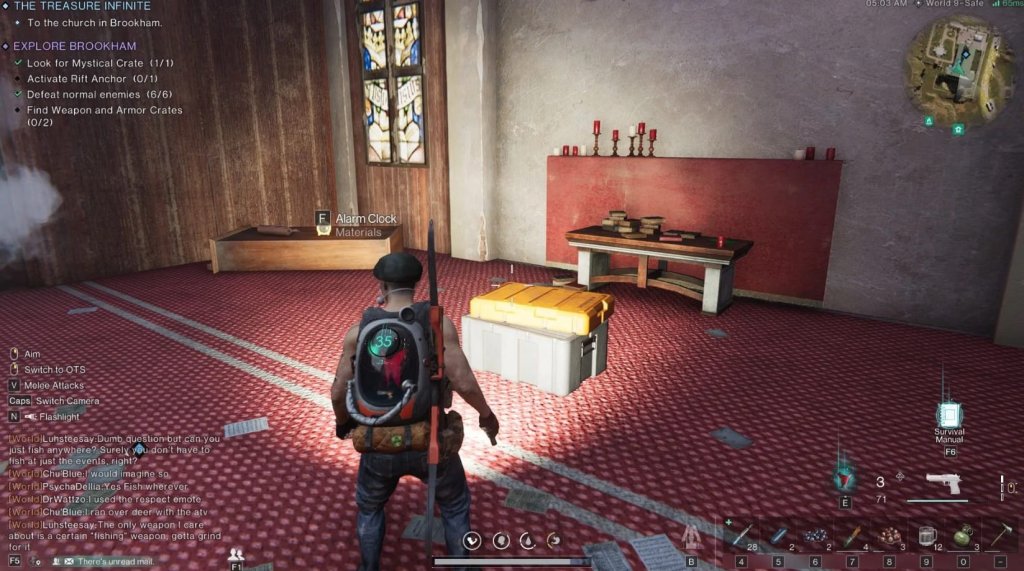The image size is (1024, 571).
Task: Select the hammer tool hotbar slot
Action: (998, 535)
